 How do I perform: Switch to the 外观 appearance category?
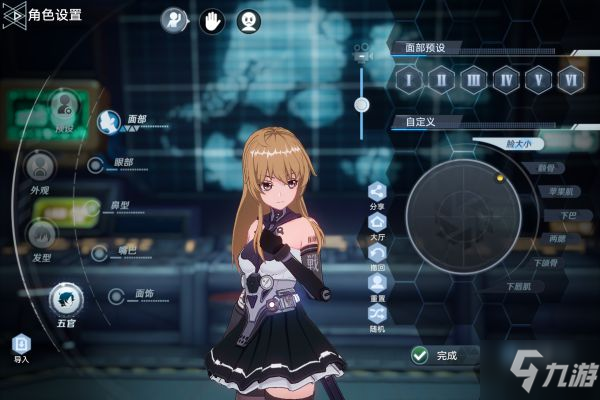tap(40, 166)
